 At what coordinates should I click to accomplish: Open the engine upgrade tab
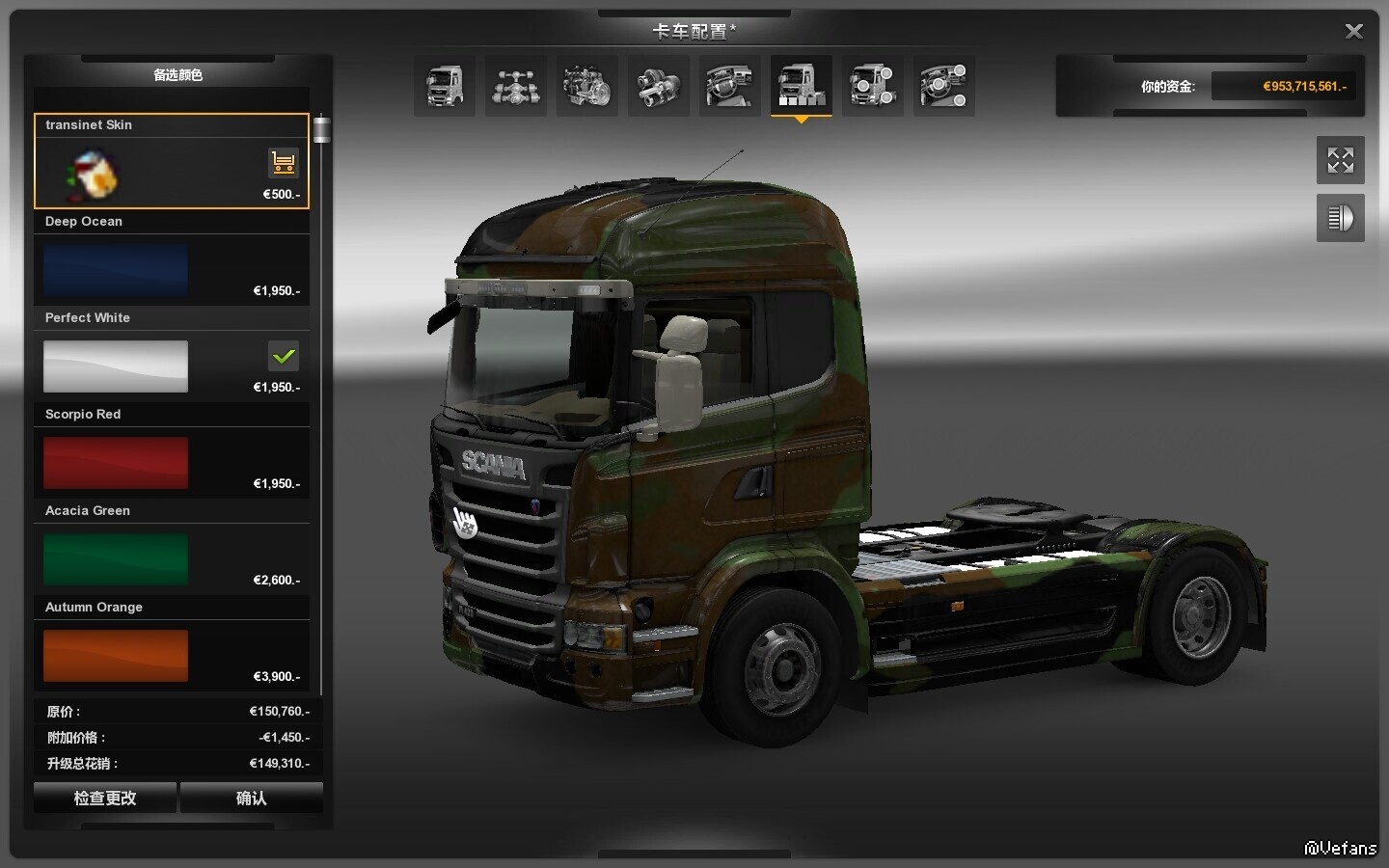(x=587, y=86)
